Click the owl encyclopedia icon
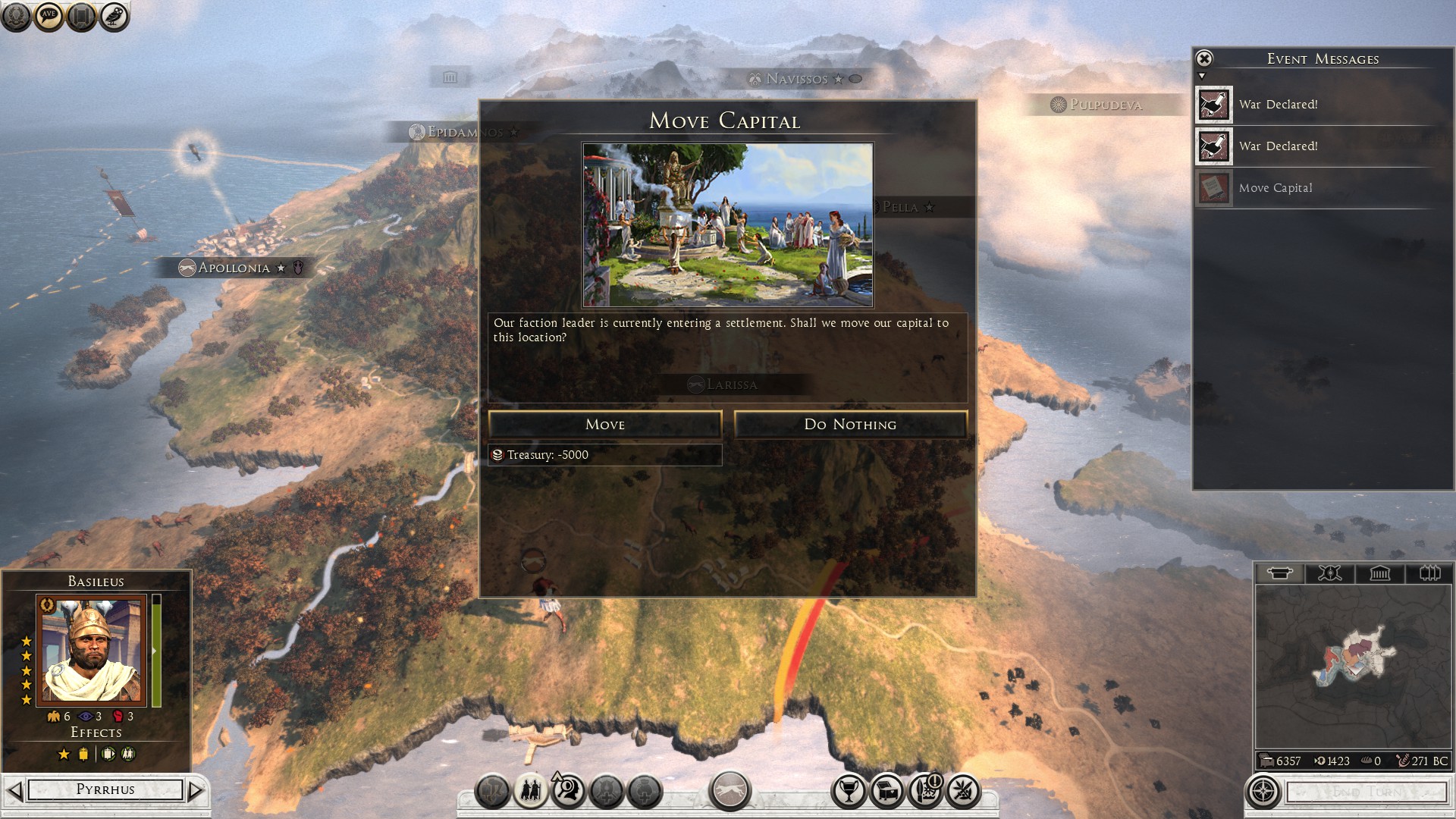Viewport: 1456px width, 819px height. [x=115, y=16]
